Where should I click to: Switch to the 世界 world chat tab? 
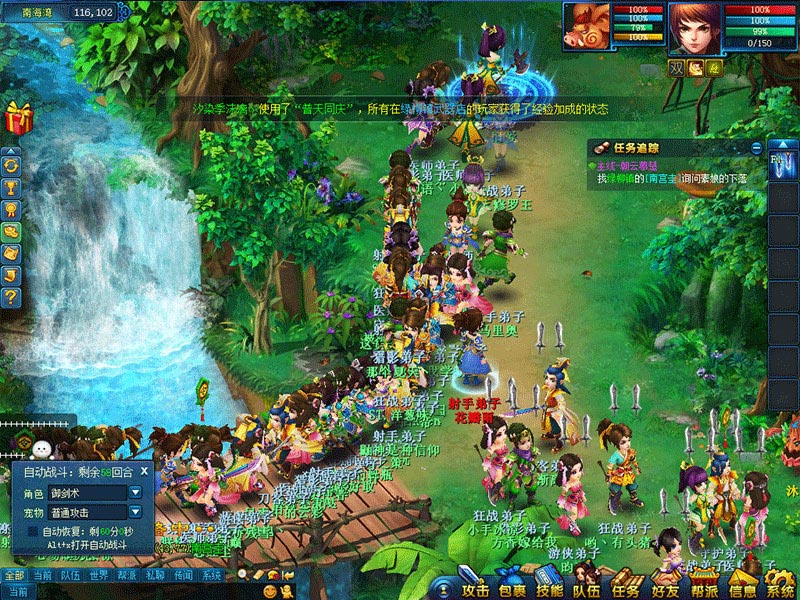point(98,575)
